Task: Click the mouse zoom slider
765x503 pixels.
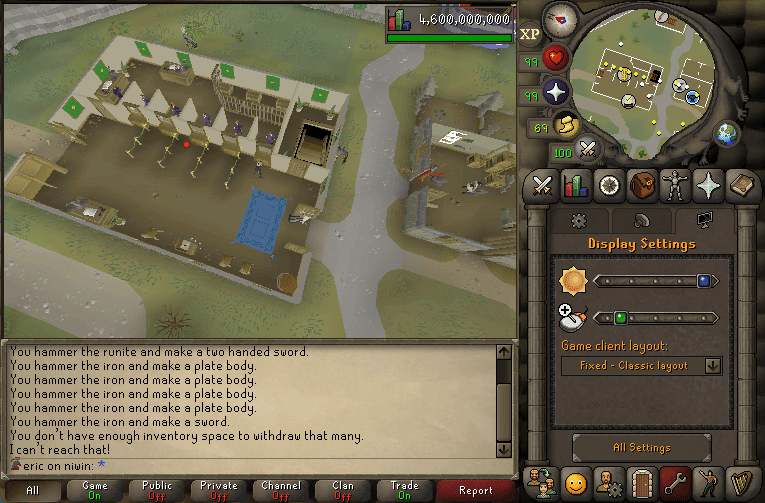Action: (x=656, y=318)
